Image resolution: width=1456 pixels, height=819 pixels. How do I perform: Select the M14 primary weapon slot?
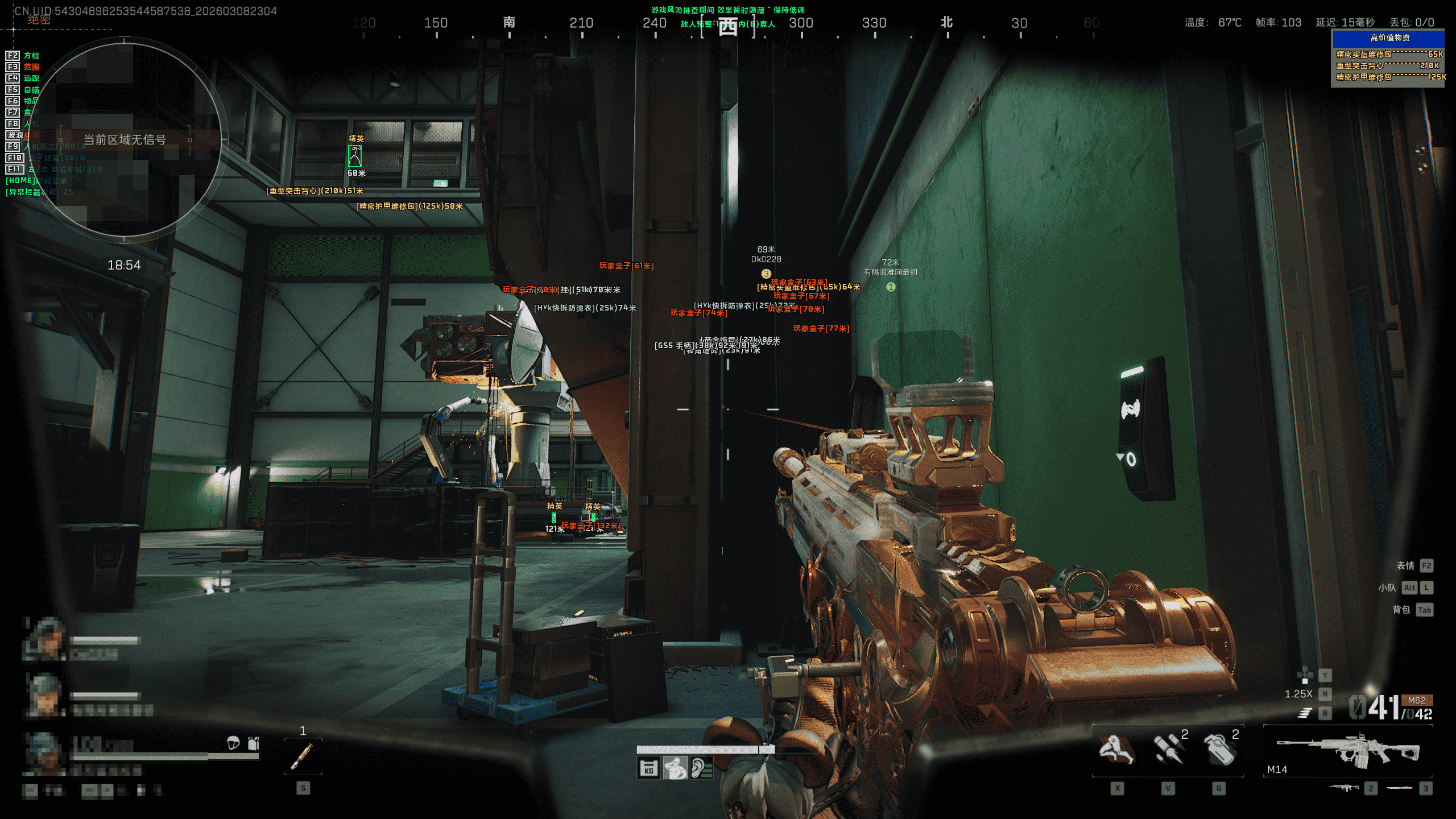point(1348,751)
